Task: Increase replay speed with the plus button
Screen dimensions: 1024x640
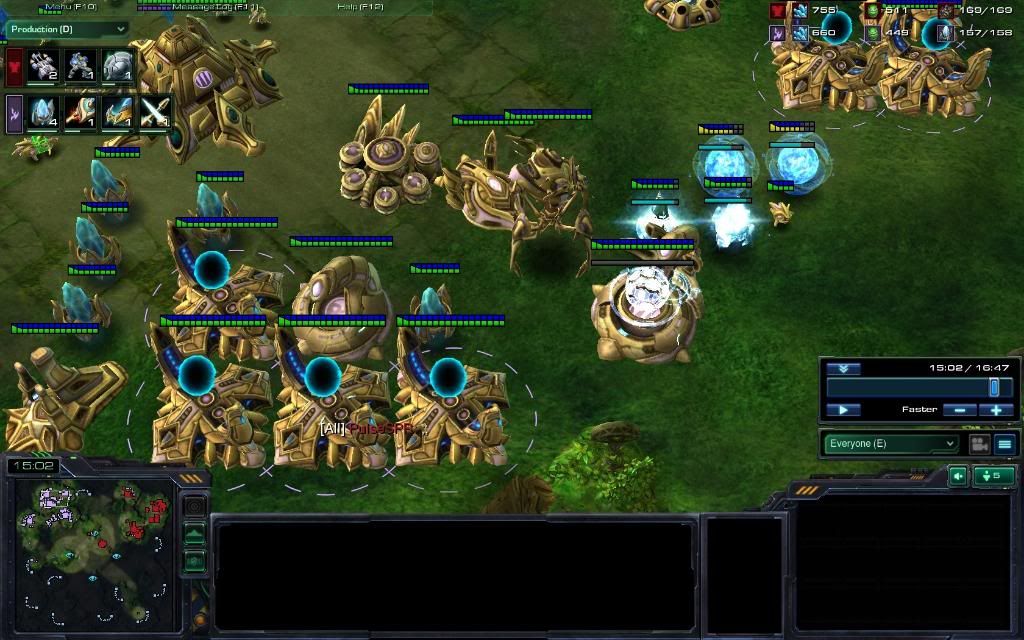Action: point(996,410)
